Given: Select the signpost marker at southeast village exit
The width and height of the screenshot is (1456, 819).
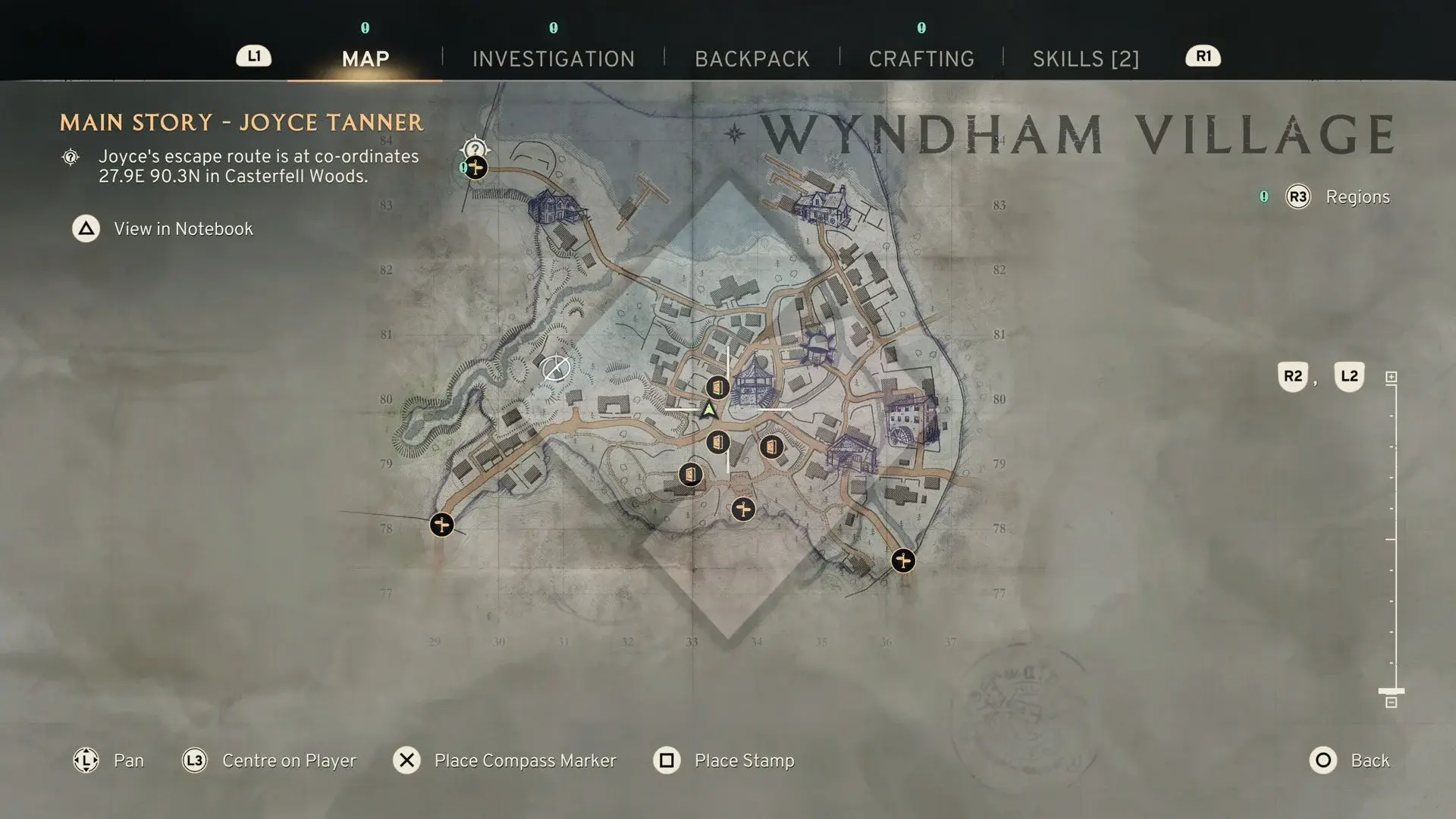Looking at the screenshot, I should coord(902,560).
